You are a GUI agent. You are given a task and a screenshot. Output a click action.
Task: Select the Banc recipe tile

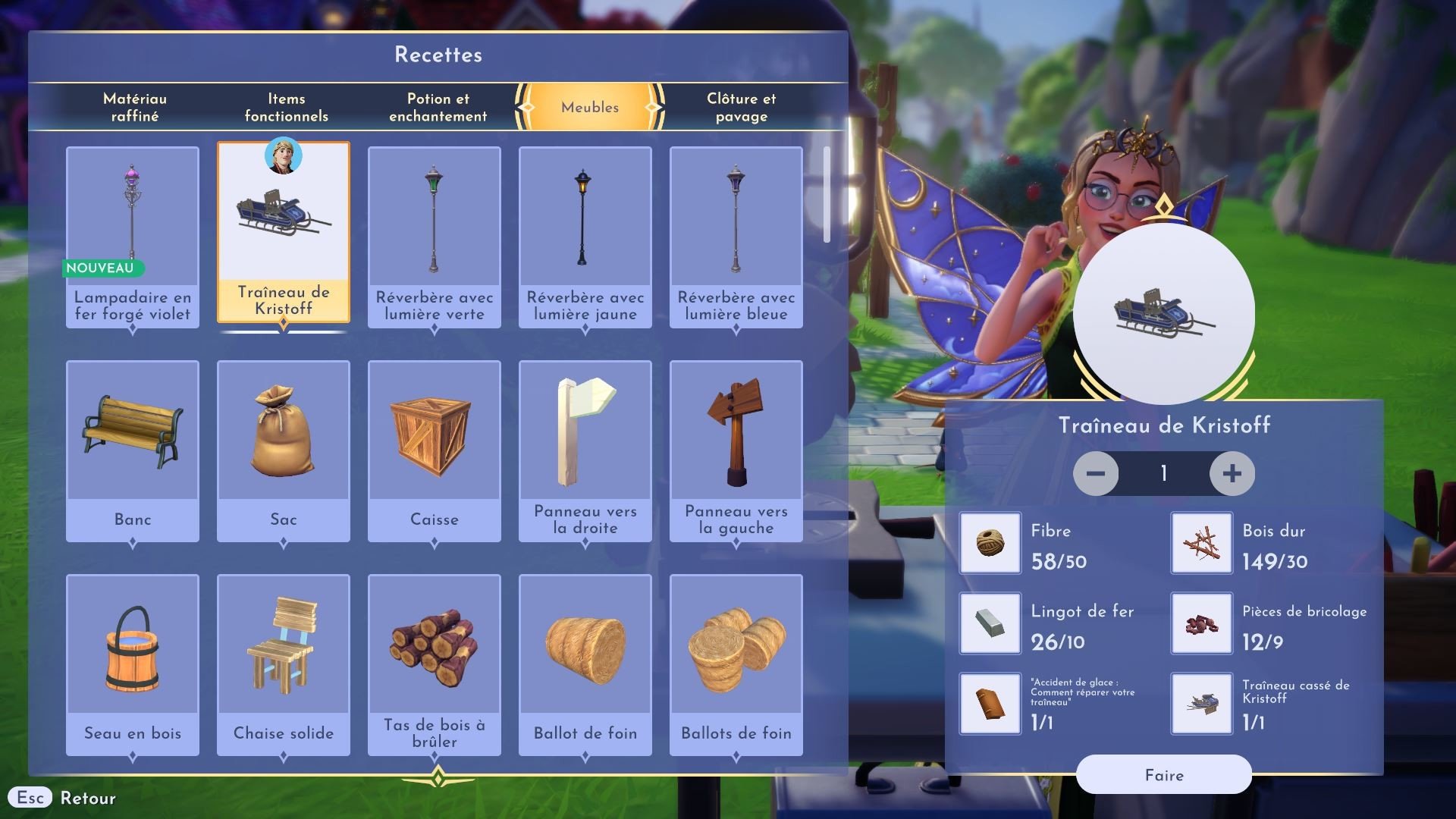coord(133,450)
